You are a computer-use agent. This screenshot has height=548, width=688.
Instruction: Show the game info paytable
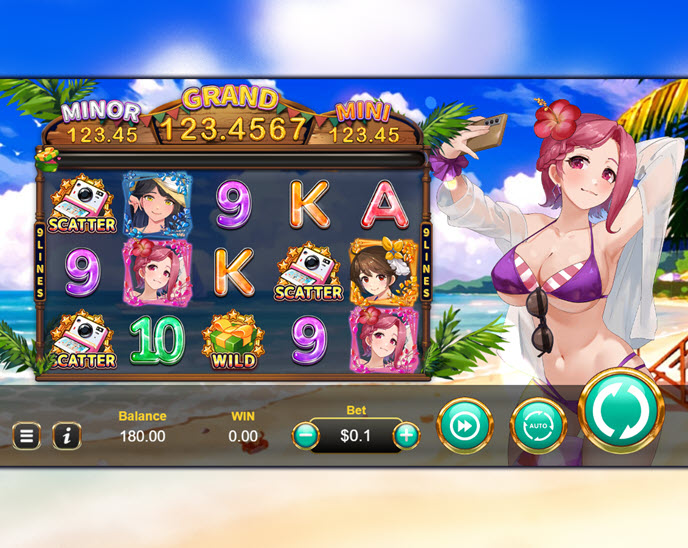click(x=66, y=436)
